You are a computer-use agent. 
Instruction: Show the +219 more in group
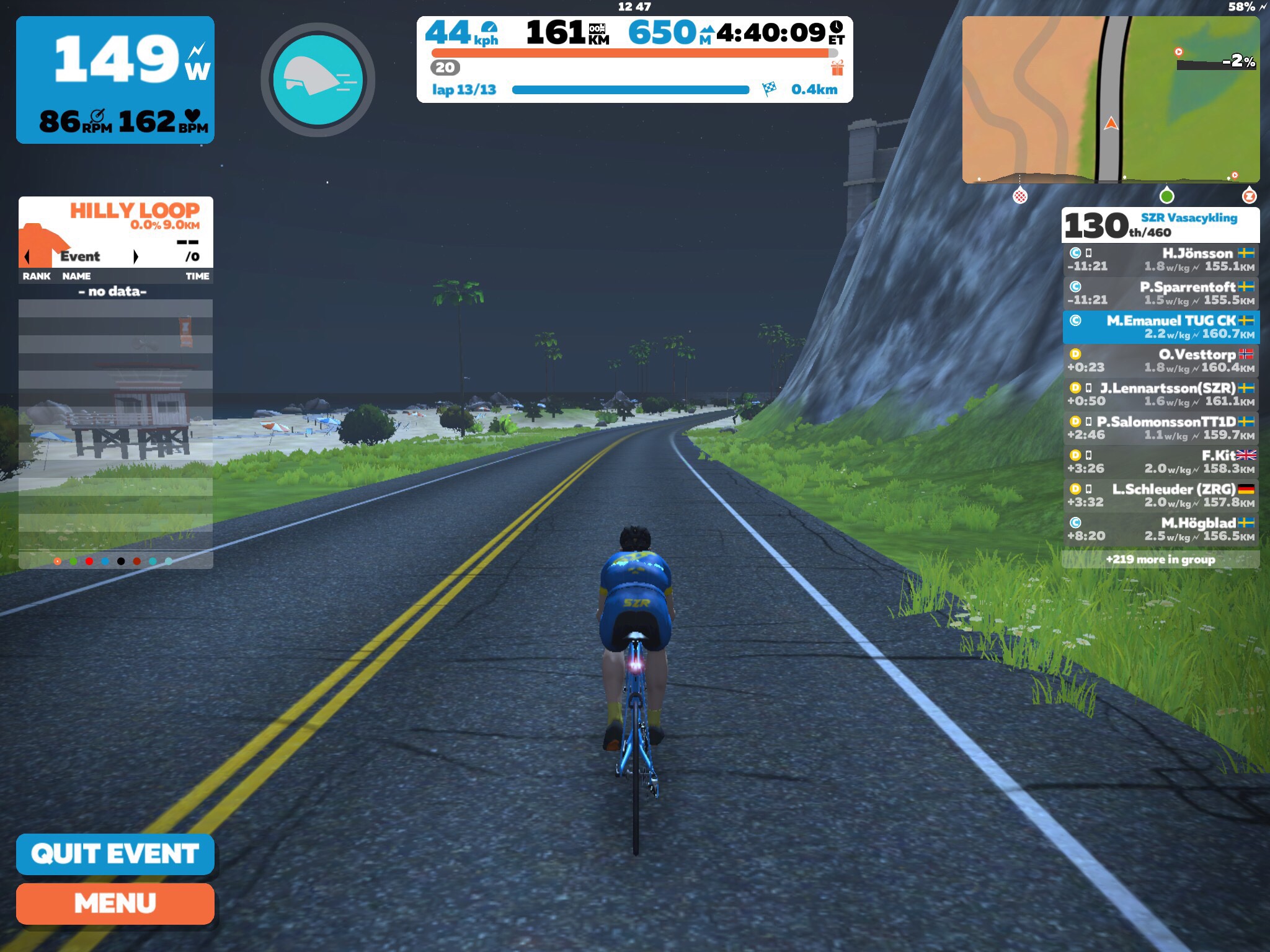tap(1160, 559)
